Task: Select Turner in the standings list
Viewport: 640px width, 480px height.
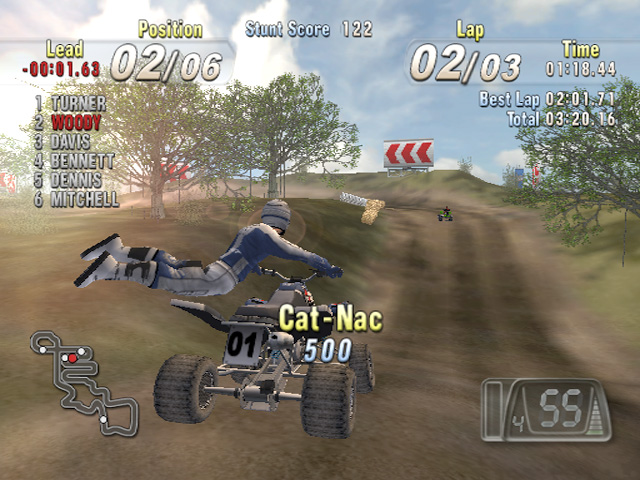Action: 78,103
